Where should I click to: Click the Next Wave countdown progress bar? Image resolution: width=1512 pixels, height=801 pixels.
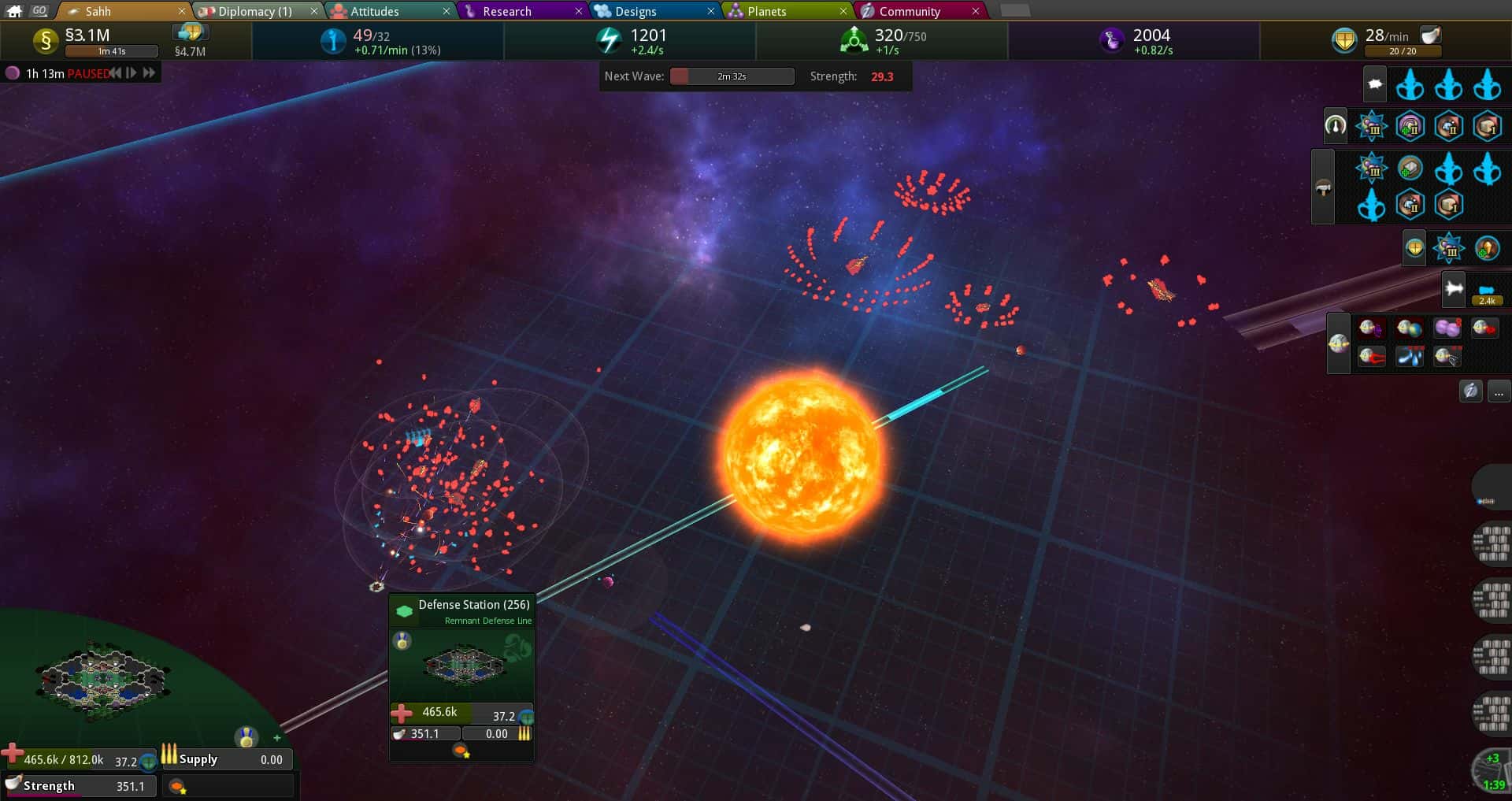tap(731, 76)
